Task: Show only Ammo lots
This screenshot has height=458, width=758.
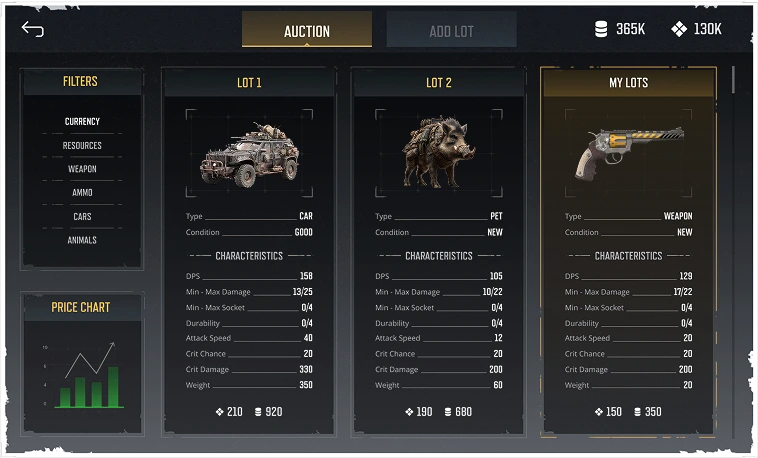Action: [x=82, y=193]
